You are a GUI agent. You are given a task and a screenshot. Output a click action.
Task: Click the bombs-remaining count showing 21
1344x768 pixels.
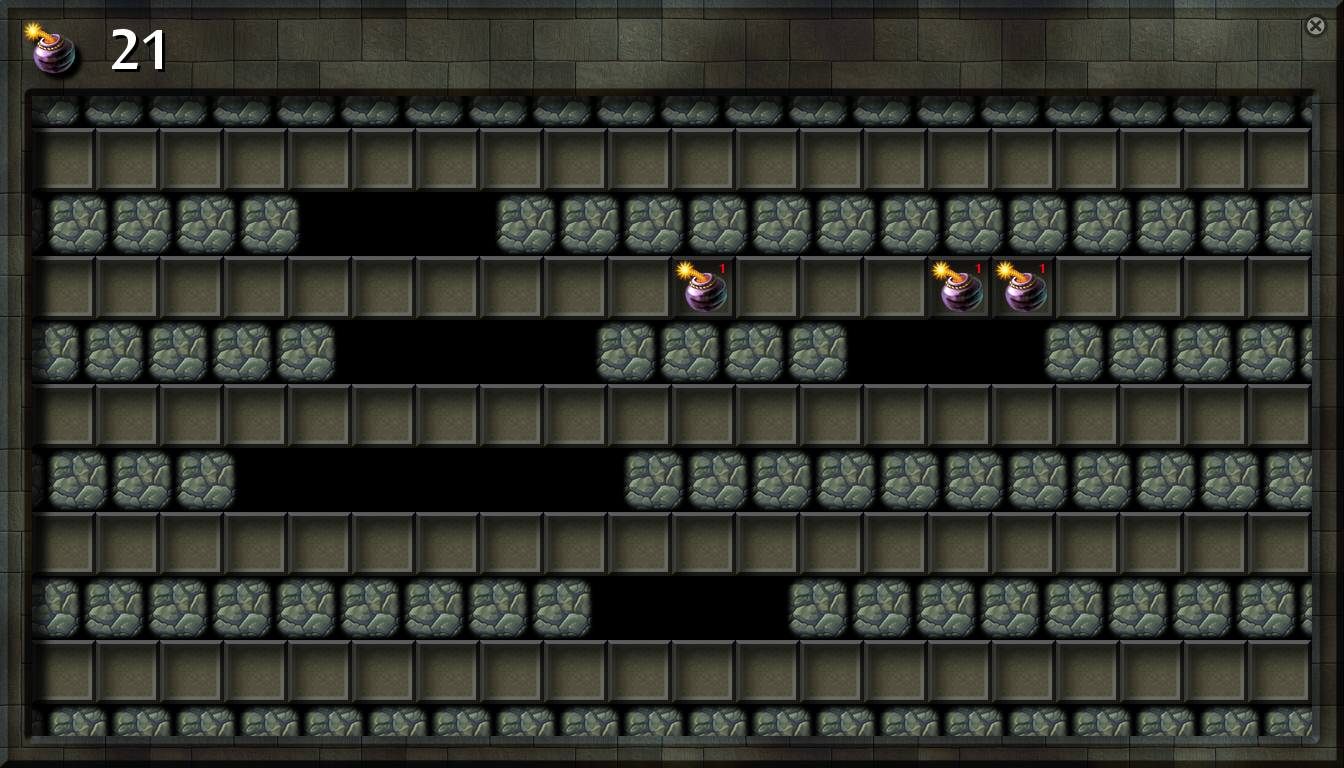click(x=140, y=50)
